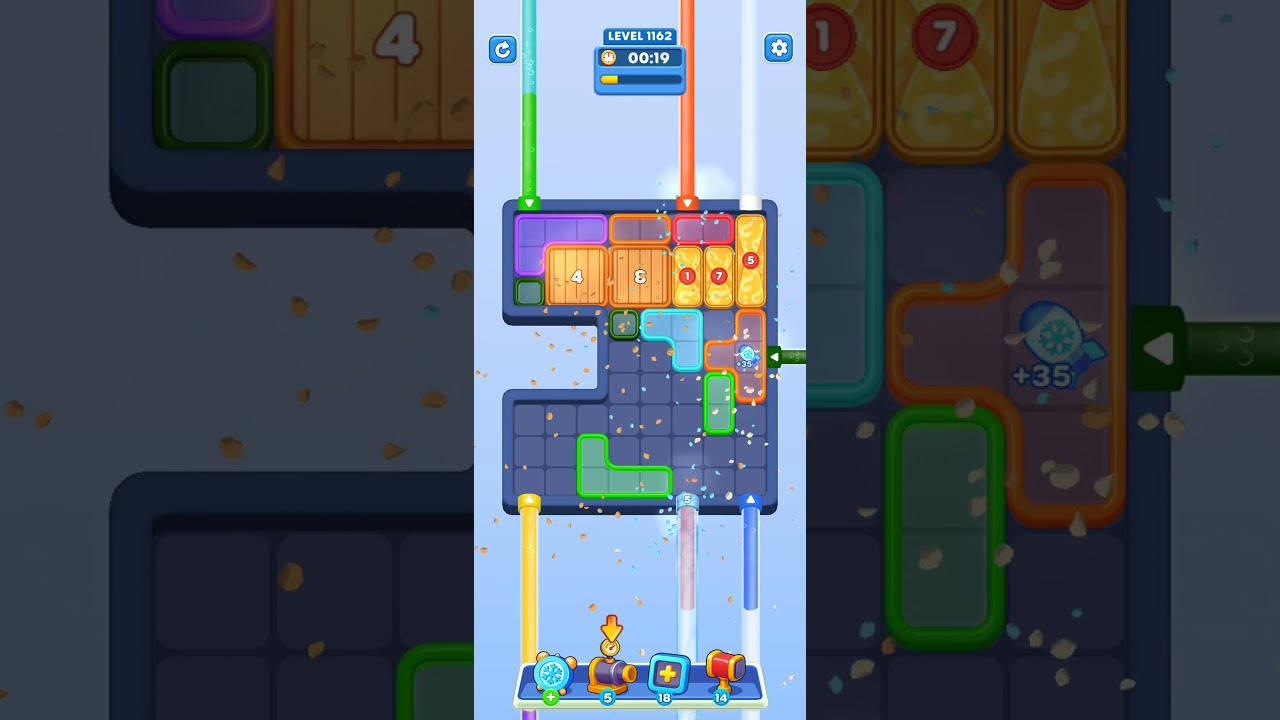Restart the level with the replay icon
This screenshot has height=720, width=1280.
coord(503,49)
